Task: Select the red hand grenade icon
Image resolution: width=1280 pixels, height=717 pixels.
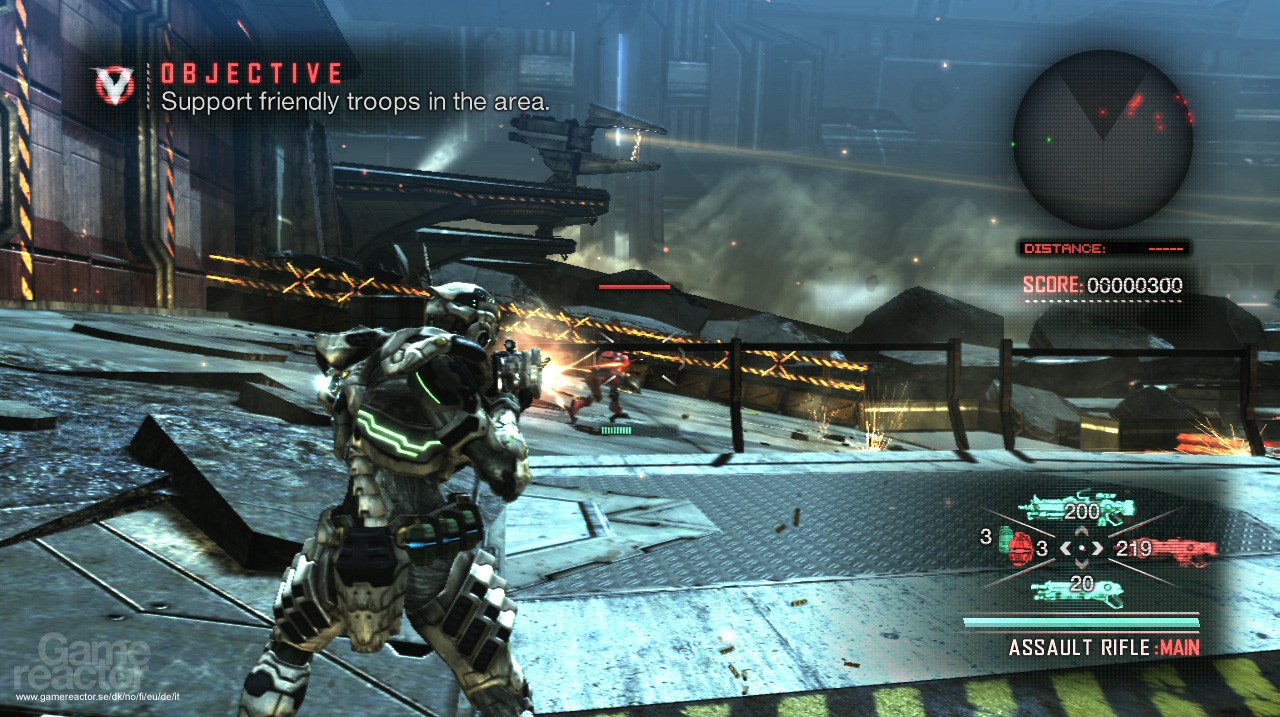Action: [1021, 549]
